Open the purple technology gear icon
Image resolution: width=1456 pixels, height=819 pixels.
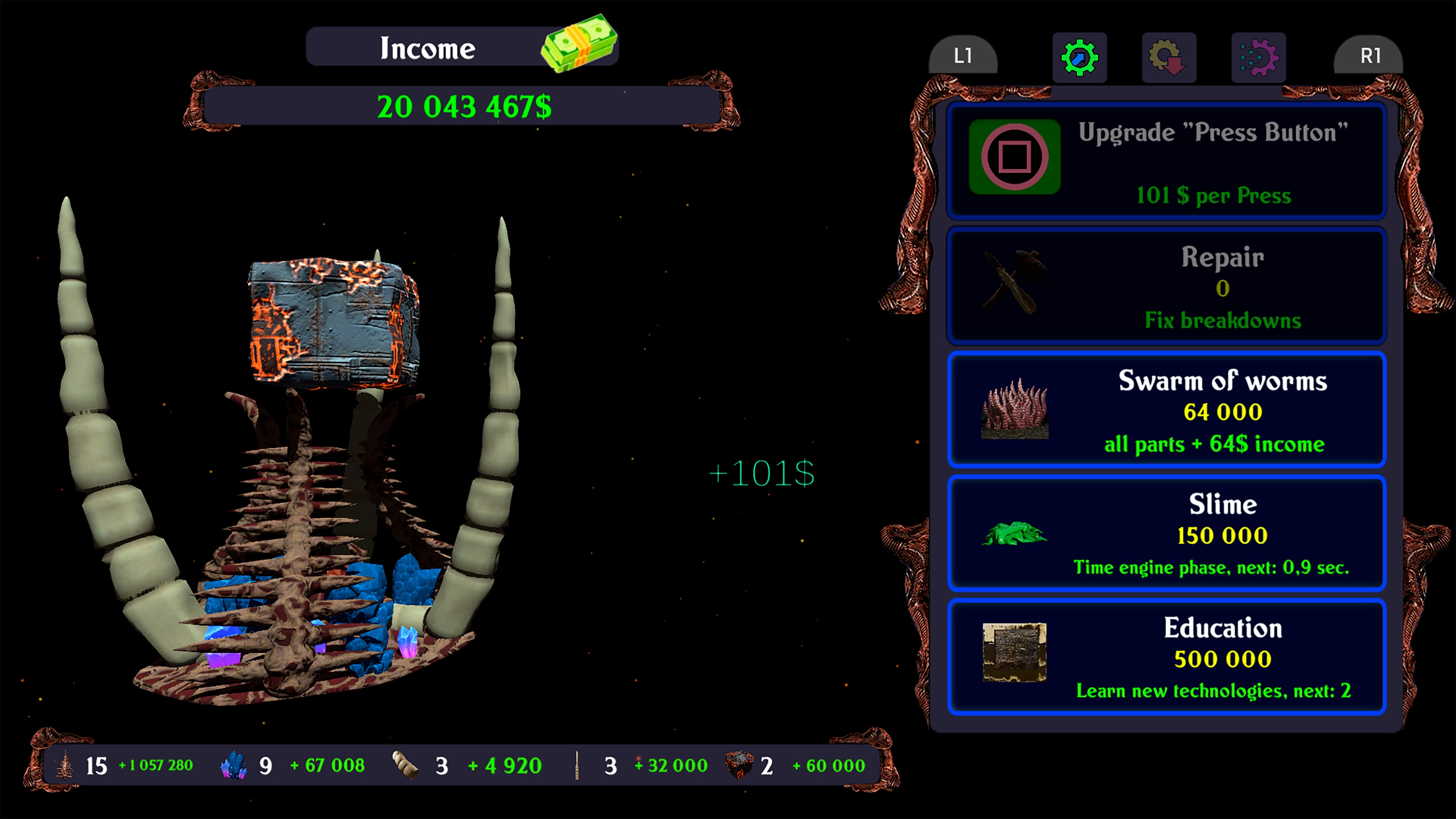[x=1259, y=57]
